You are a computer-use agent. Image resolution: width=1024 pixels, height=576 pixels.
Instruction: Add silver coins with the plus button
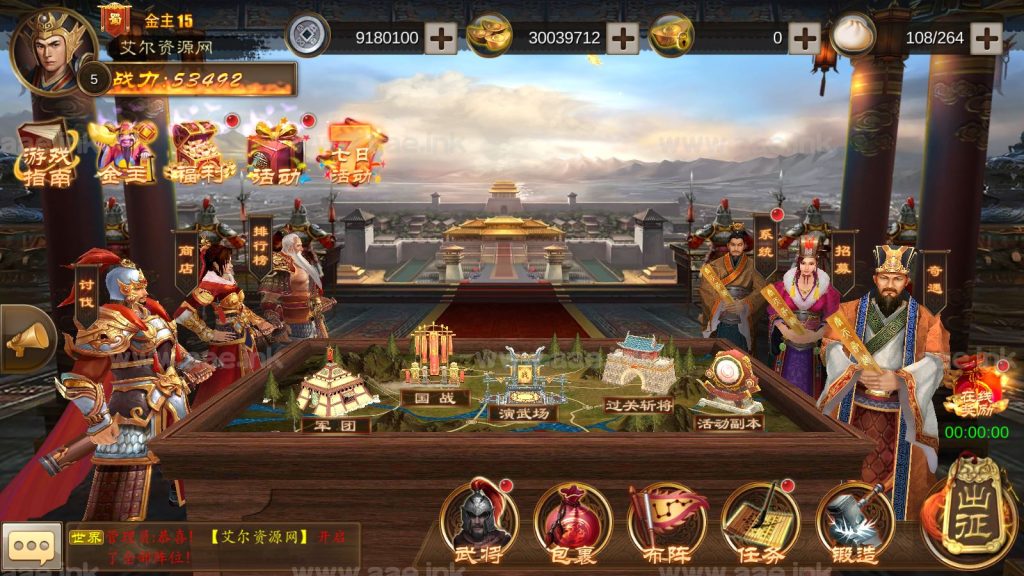441,38
